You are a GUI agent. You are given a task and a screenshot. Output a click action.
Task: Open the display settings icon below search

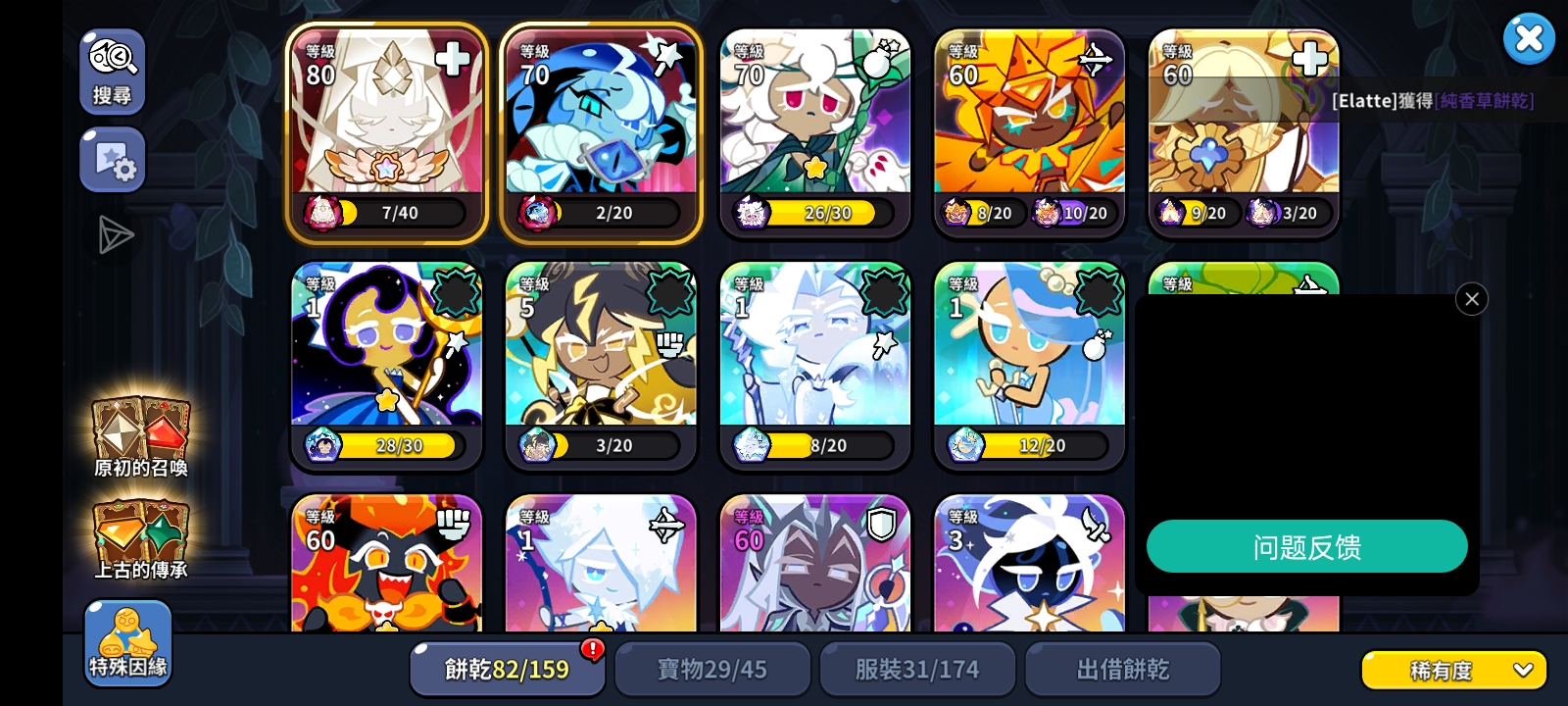click(112, 159)
